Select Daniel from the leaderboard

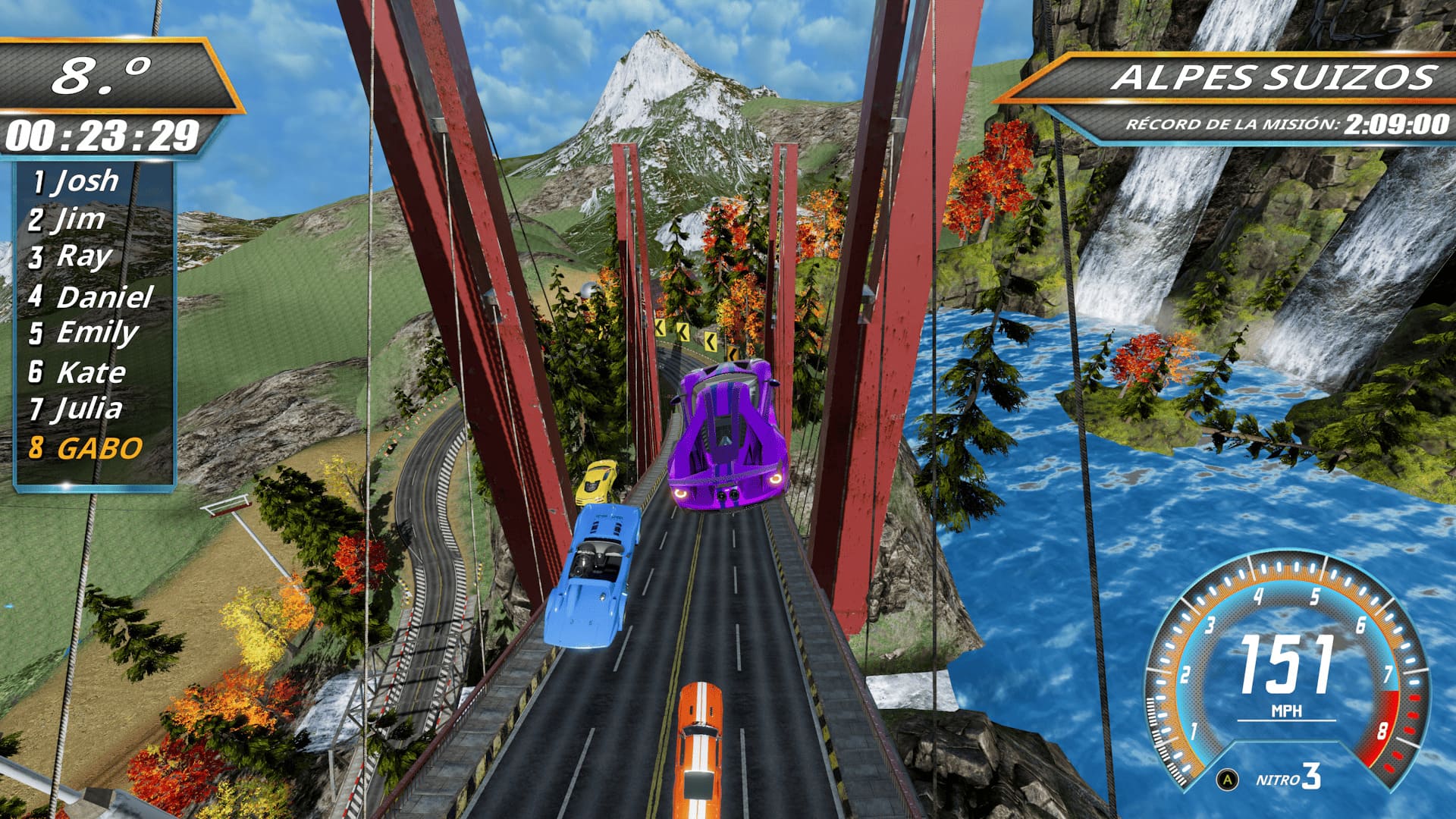pos(93,296)
